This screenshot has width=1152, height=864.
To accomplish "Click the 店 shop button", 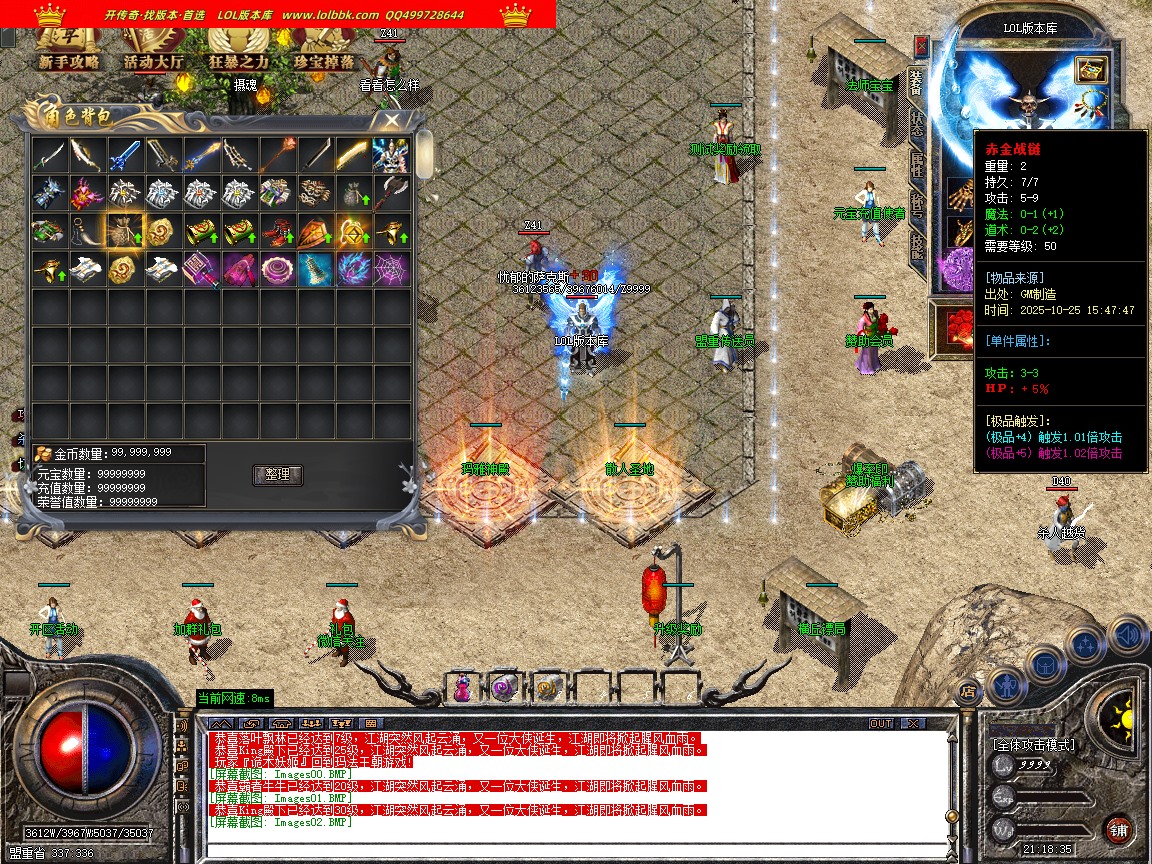I will [967, 689].
